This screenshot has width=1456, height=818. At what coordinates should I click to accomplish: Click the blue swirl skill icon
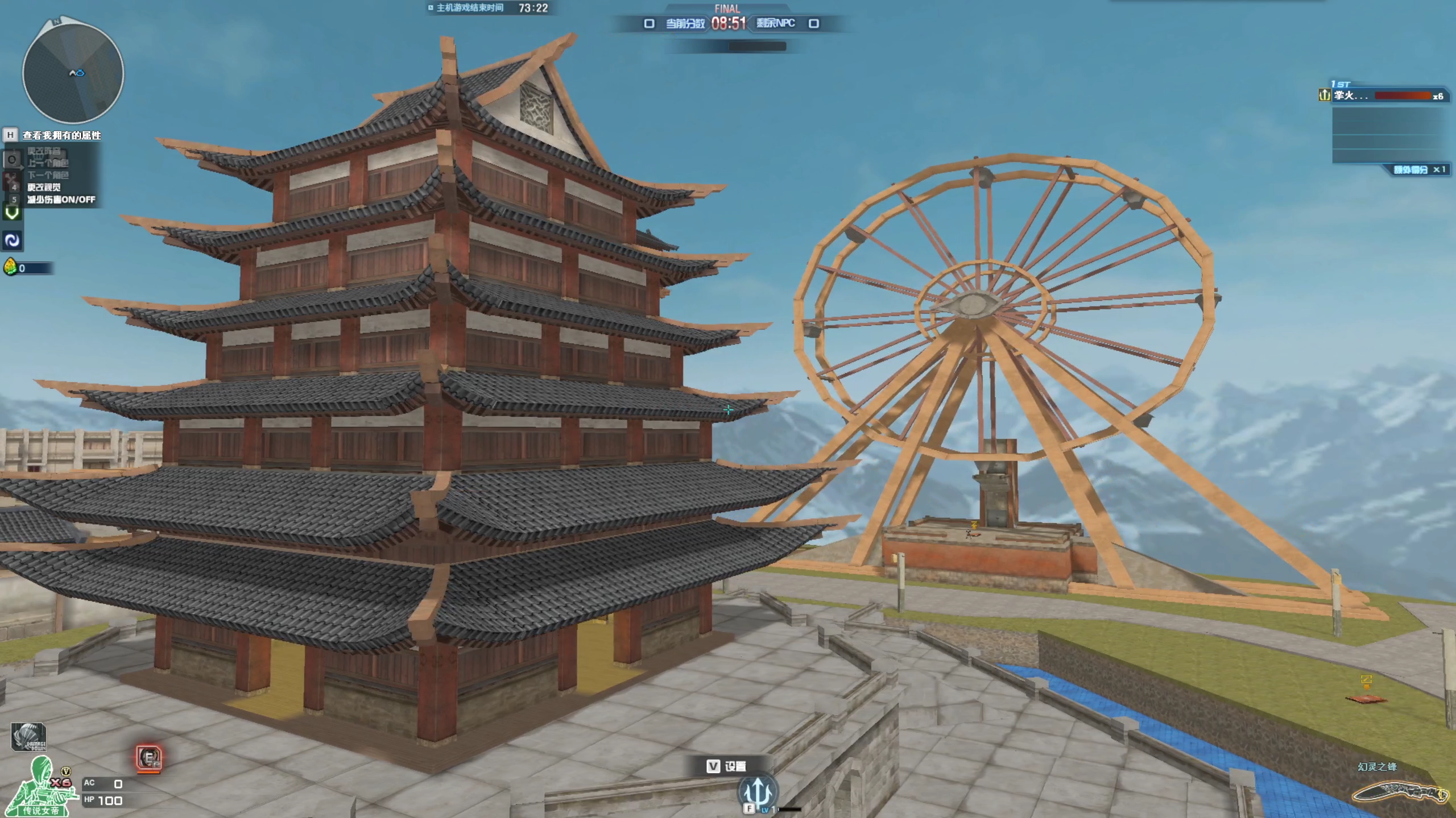click(12, 240)
